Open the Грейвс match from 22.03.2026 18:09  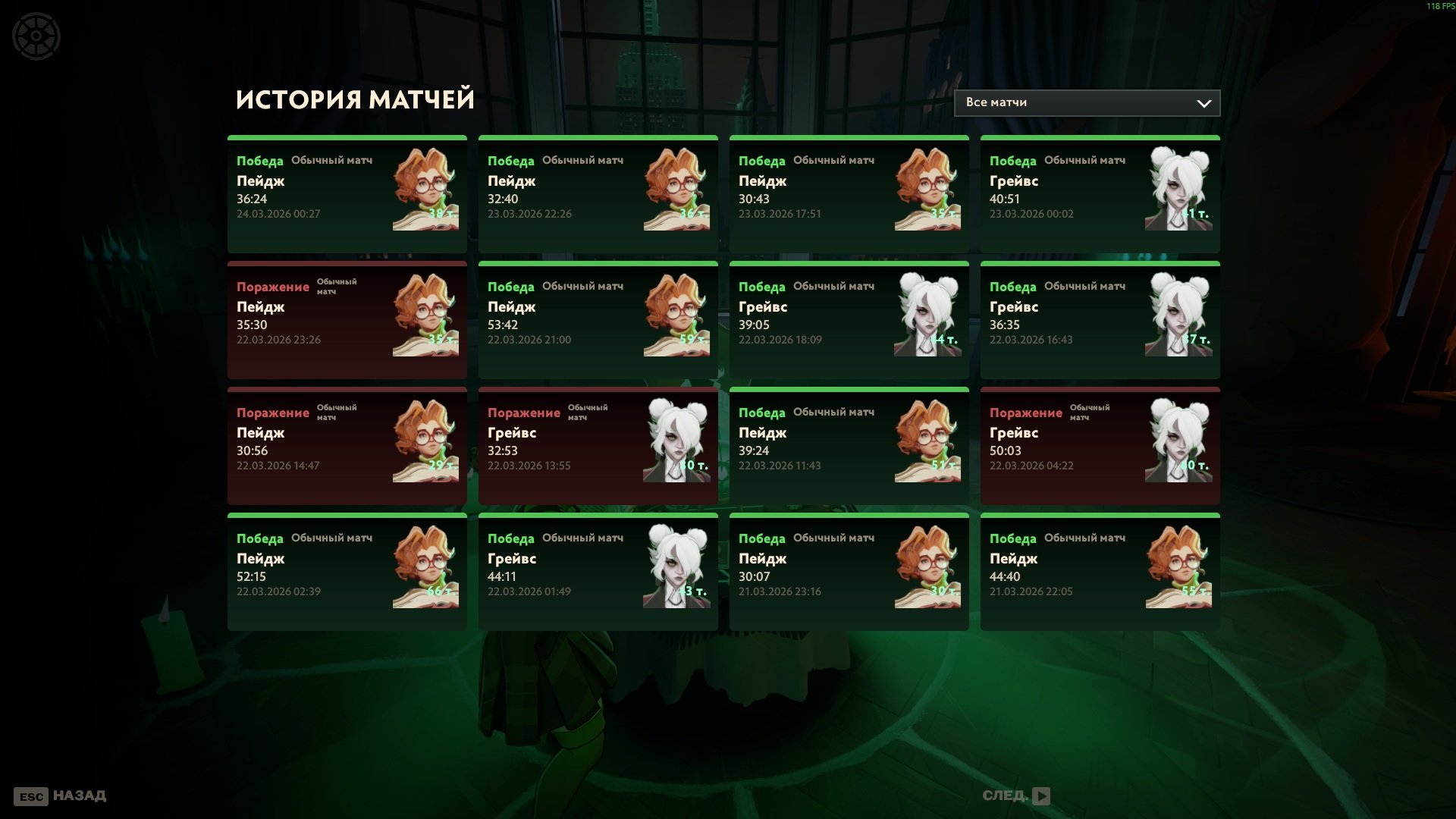[x=849, y=320]
